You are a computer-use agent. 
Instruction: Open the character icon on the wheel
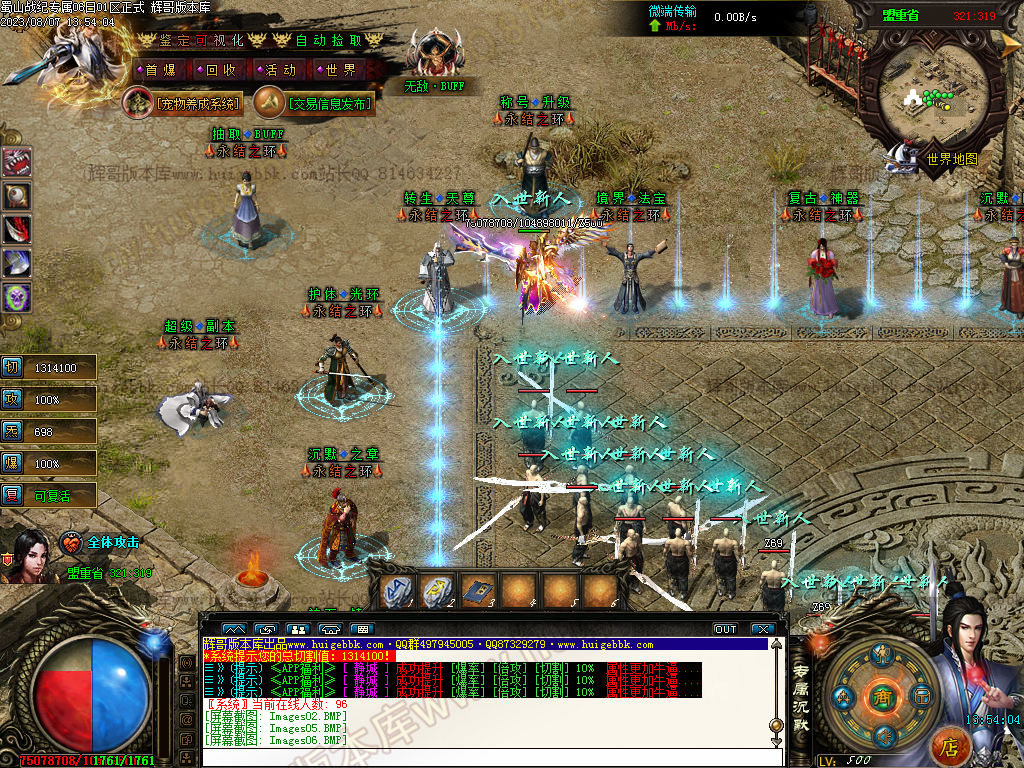[x=881, y=656]
